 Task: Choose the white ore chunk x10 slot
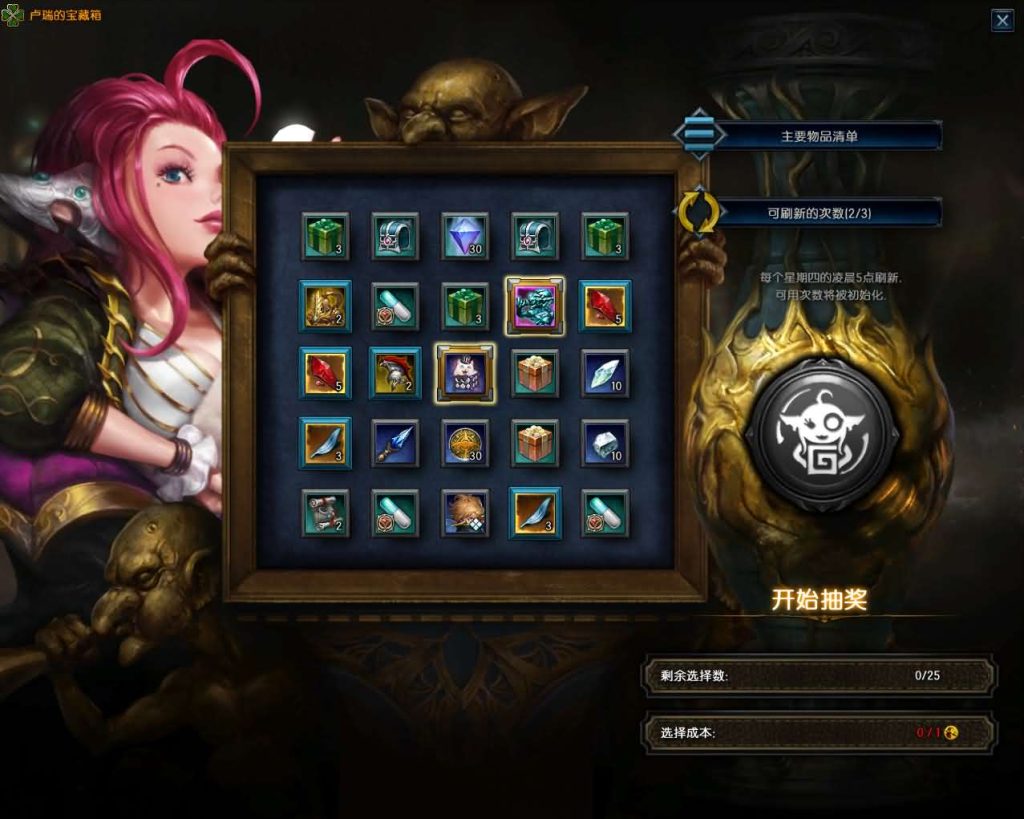coord(605,443)
